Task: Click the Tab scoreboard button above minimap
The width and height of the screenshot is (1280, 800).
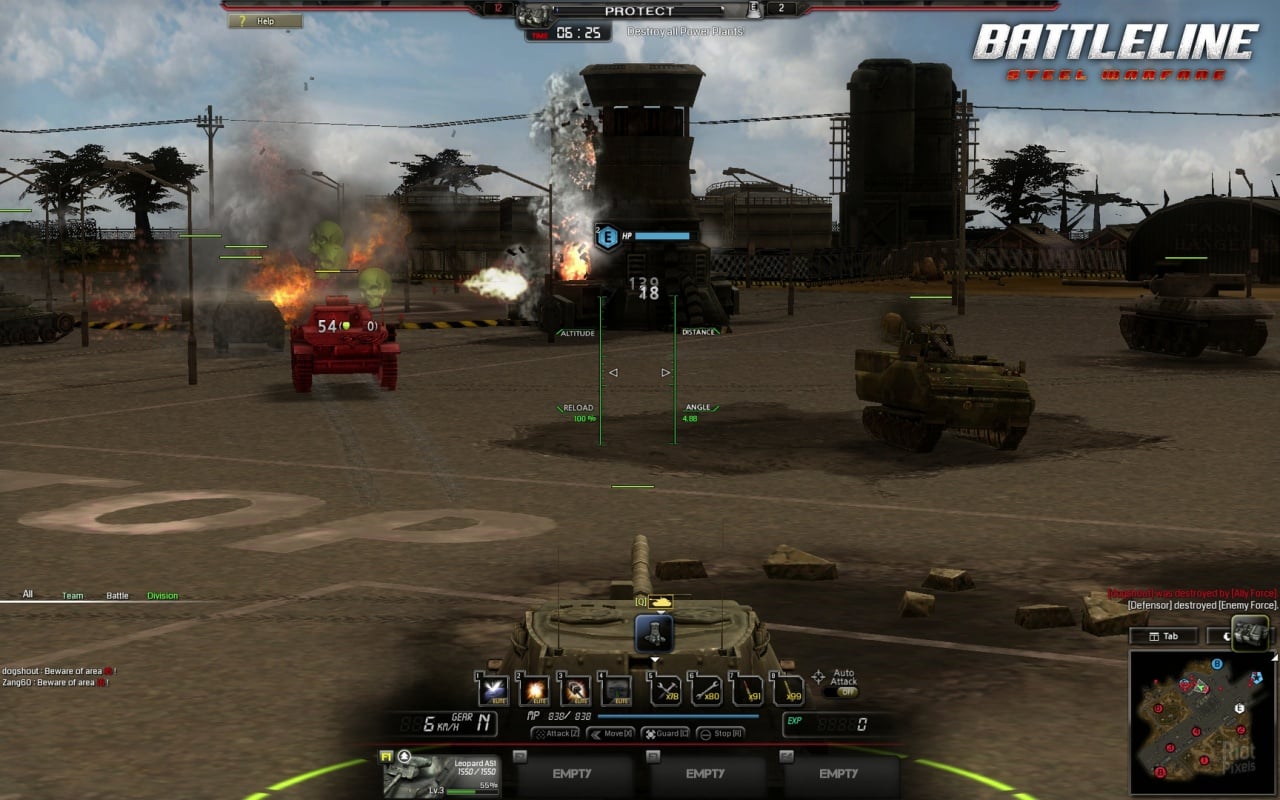Action: [1163, 636]
